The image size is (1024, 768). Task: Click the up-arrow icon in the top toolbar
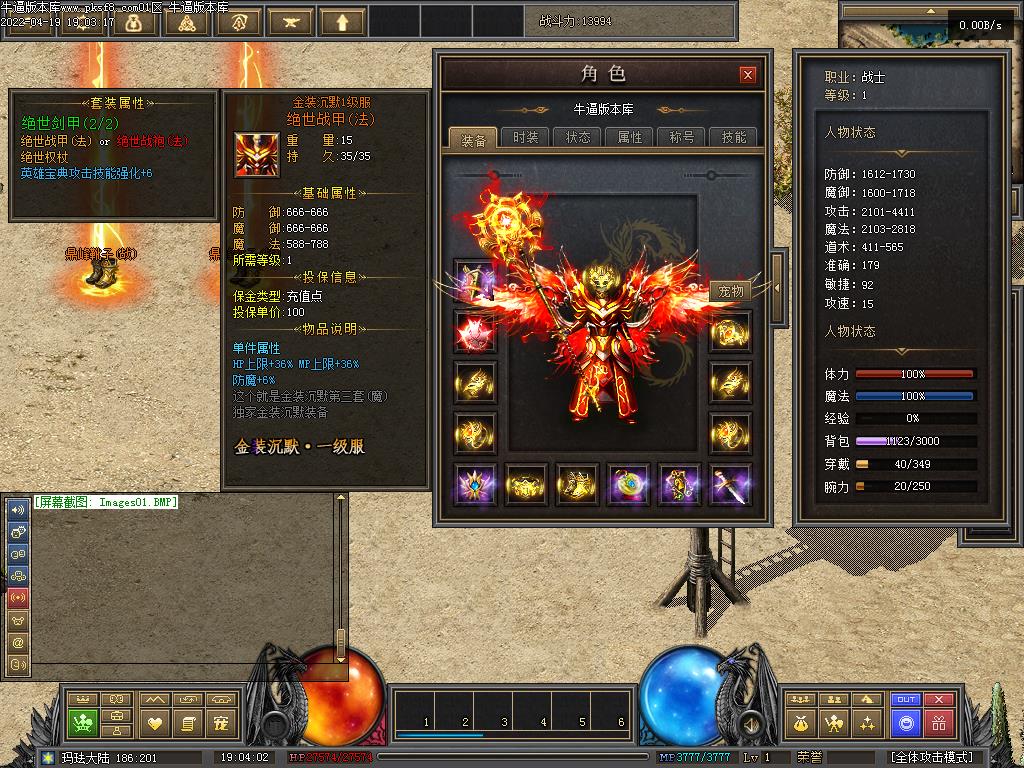tap(343, 22)
